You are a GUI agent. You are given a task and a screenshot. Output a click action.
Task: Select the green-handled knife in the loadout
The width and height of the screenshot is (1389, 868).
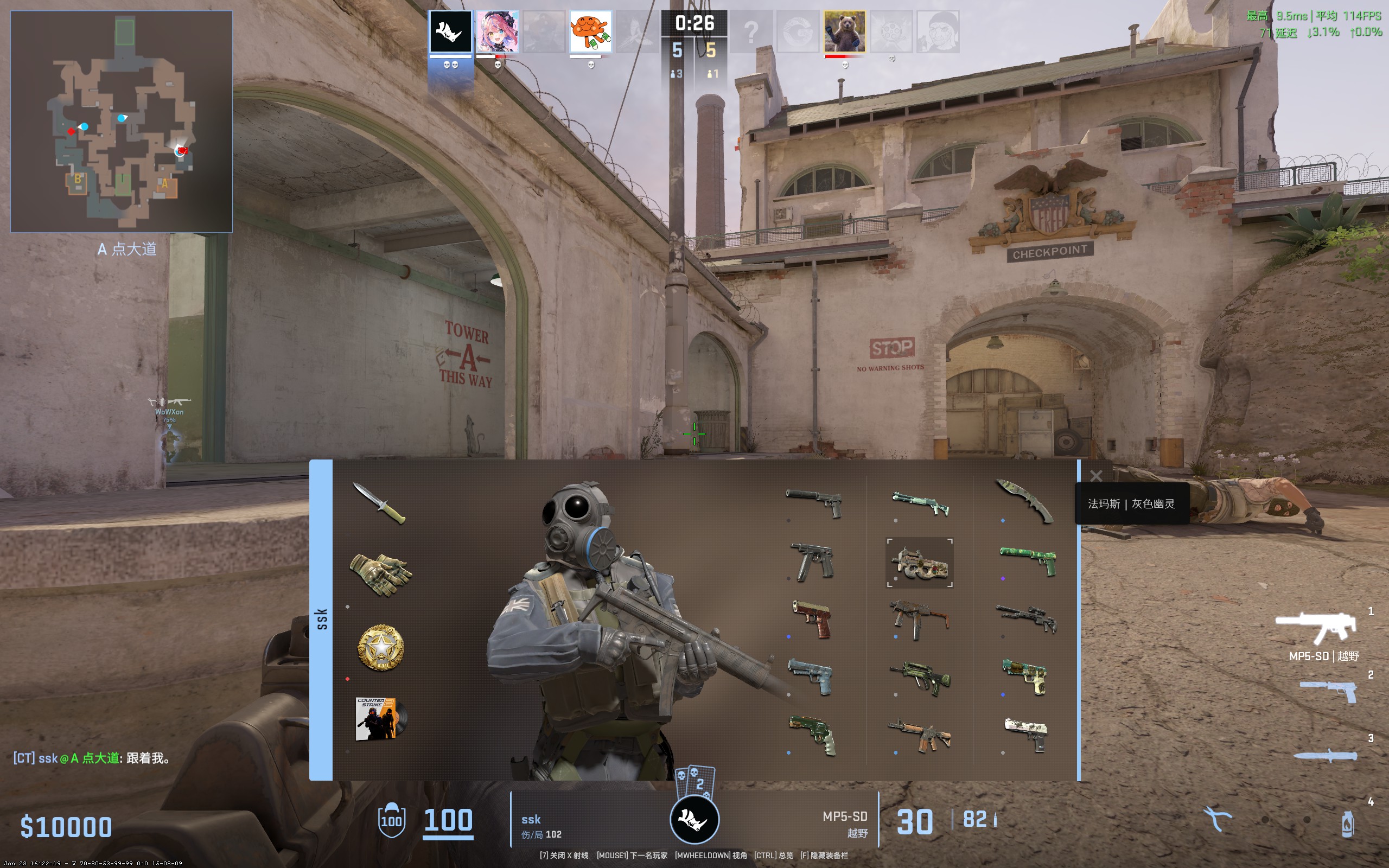379,503
